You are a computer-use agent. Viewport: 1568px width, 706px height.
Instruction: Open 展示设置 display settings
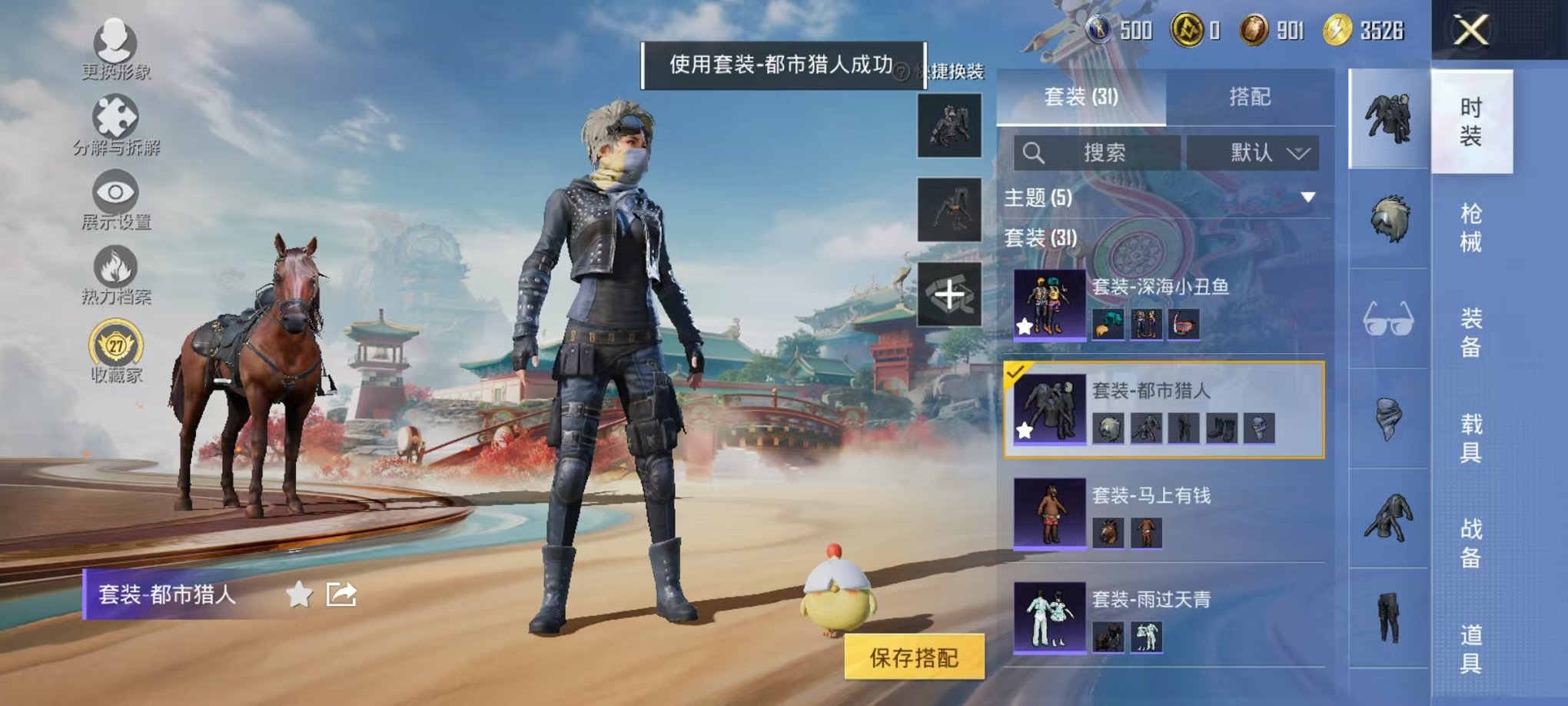coord(114,192)
